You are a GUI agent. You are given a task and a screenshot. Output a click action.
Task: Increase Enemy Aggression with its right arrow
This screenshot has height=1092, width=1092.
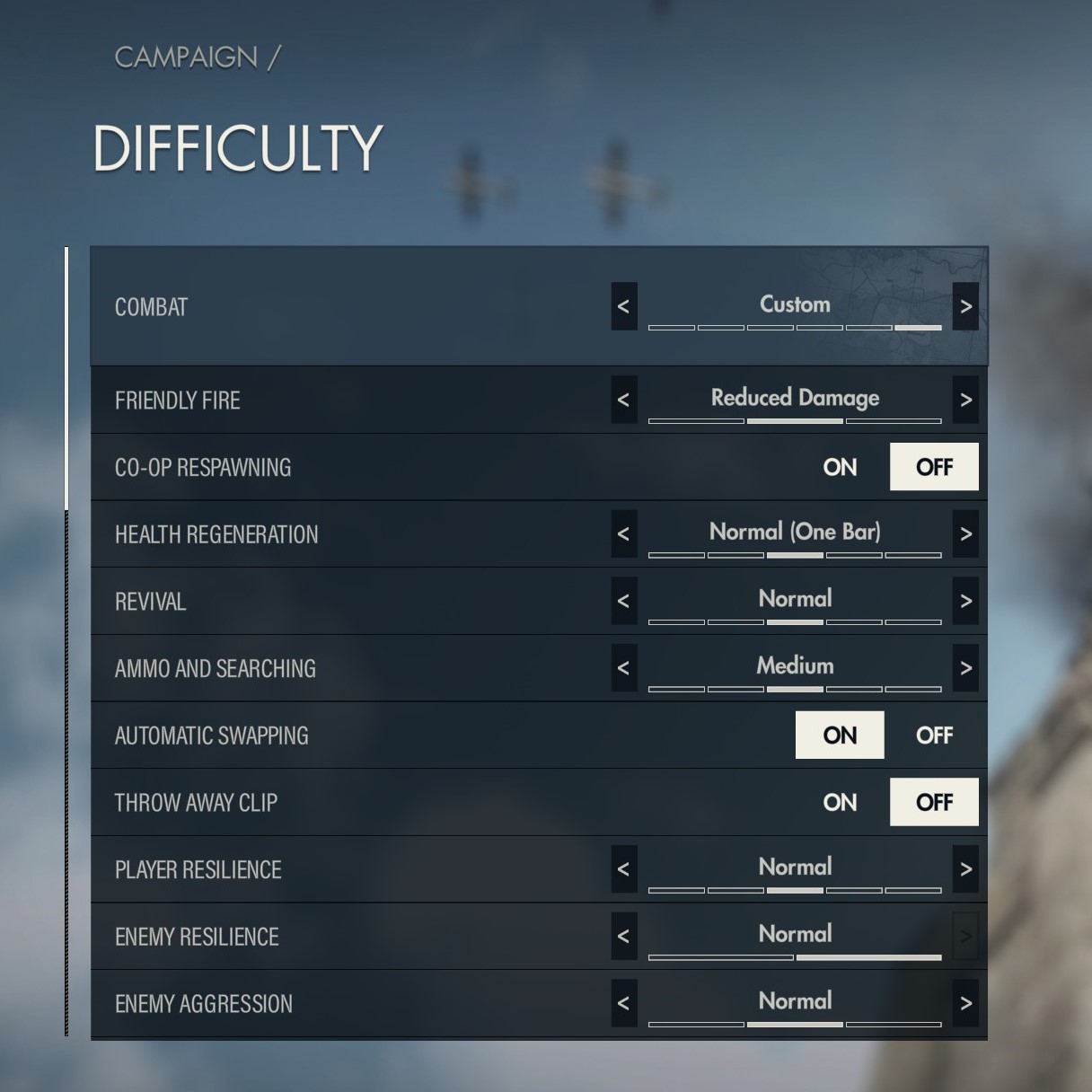pyautogui.click(x=965, y=1003)
